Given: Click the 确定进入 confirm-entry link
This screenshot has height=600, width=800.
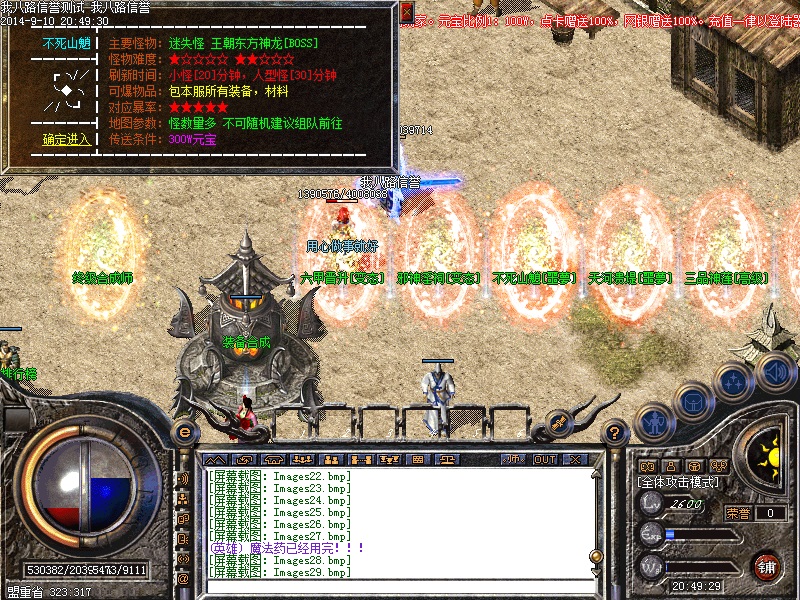Looking at the screenshot, I should [66, 140].
